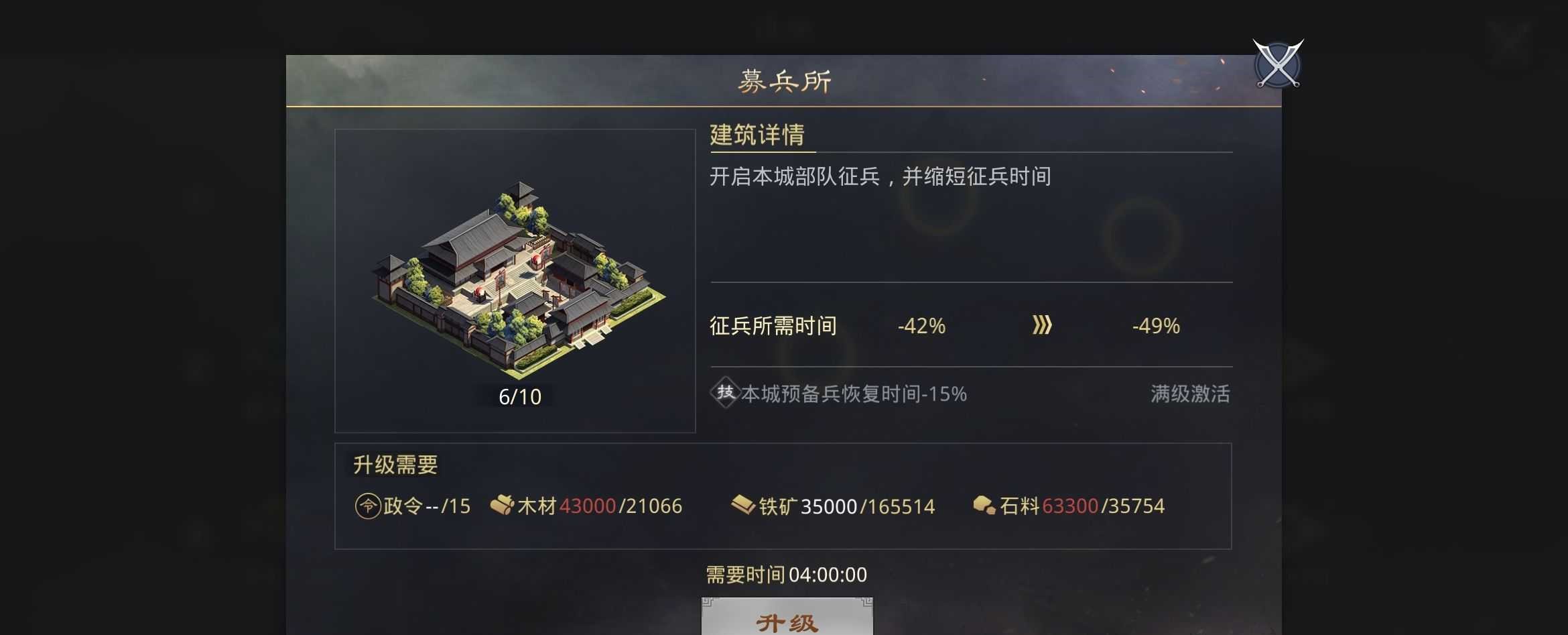Click the gold chevron arrows between percentages
The width and height of the screenshot is (1568, 635).
point(1041,327)
